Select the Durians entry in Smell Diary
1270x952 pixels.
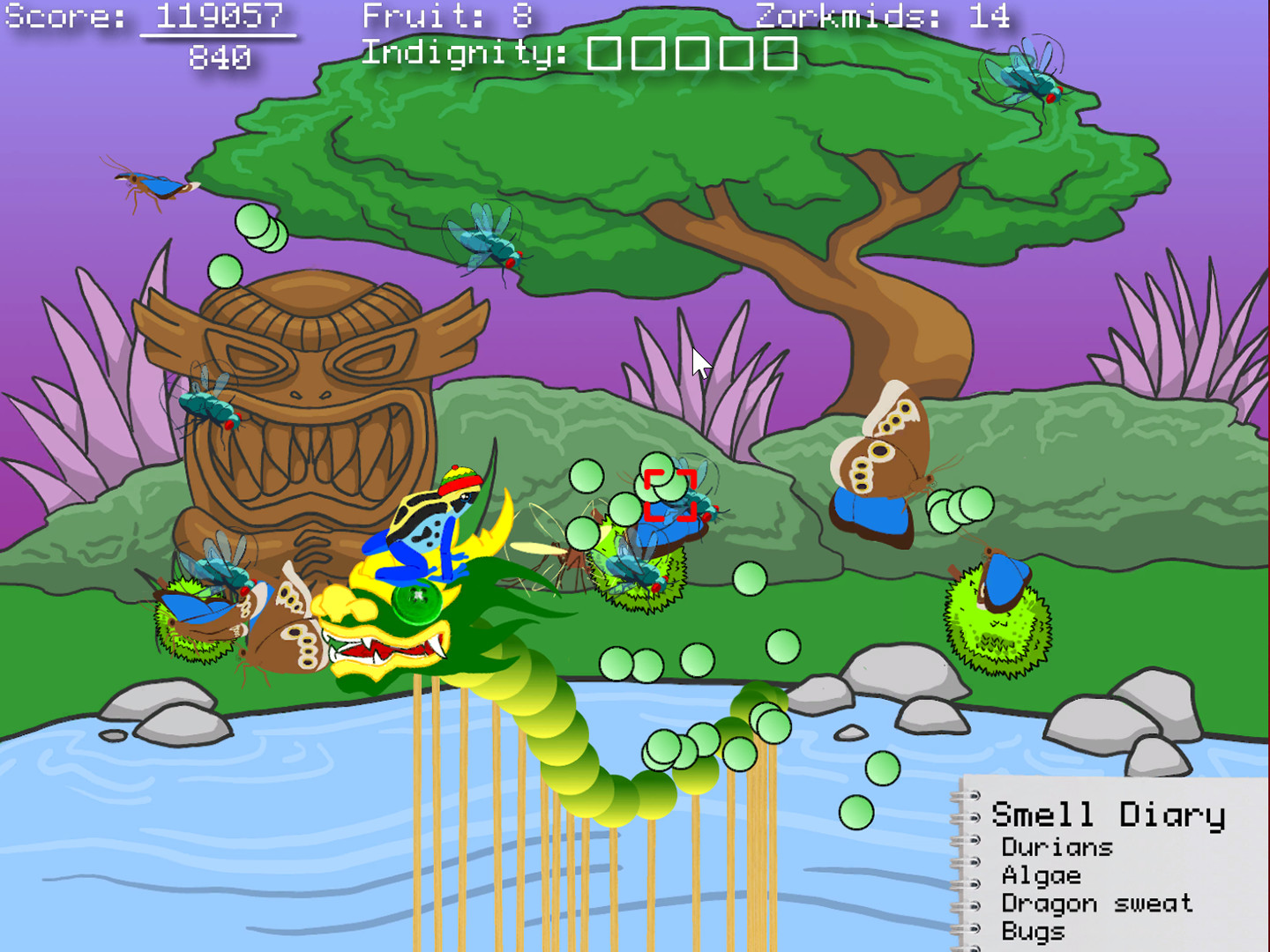click(x=1056, y=848)
